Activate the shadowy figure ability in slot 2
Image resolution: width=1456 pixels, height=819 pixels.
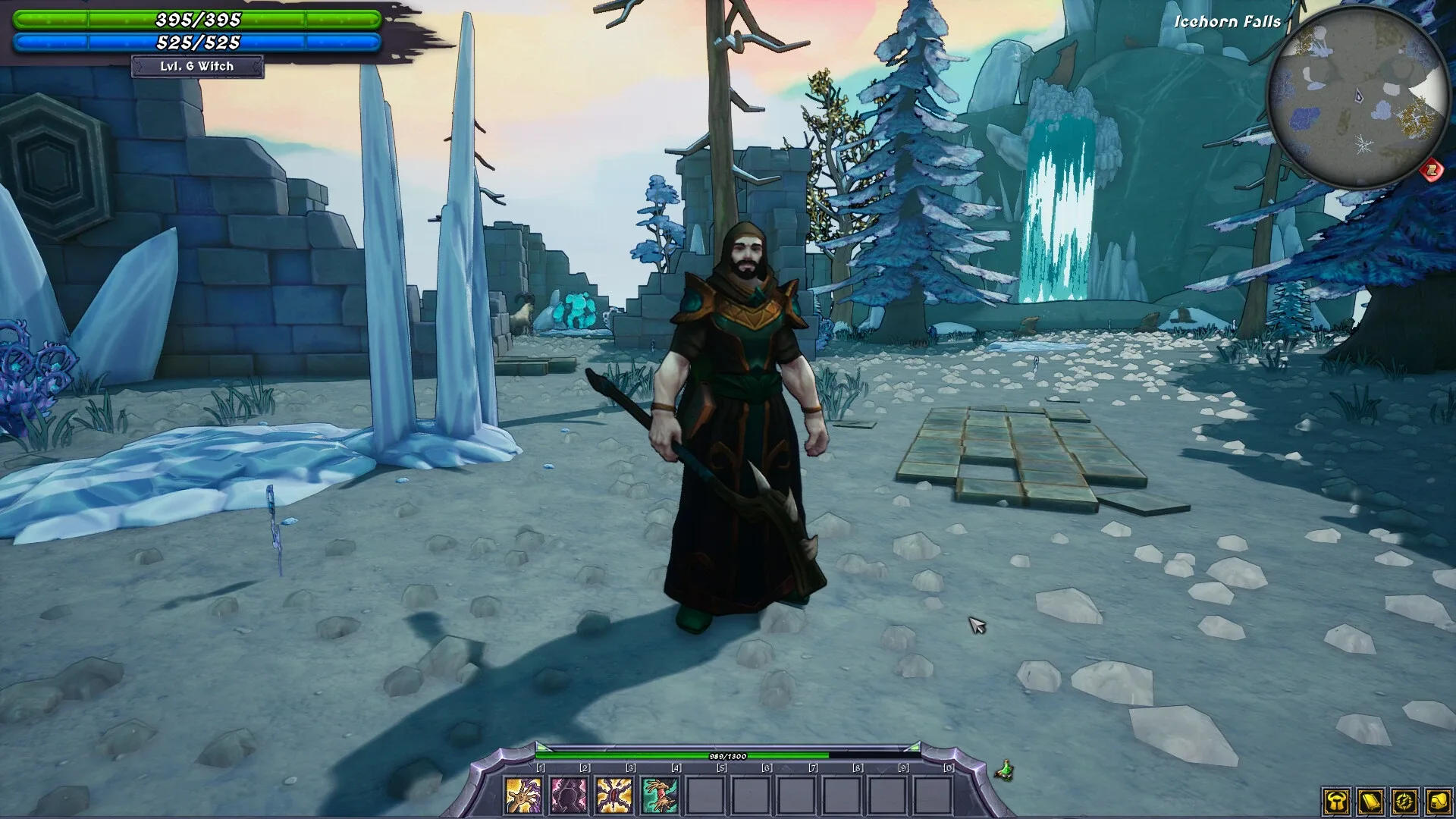click(569, 795)
